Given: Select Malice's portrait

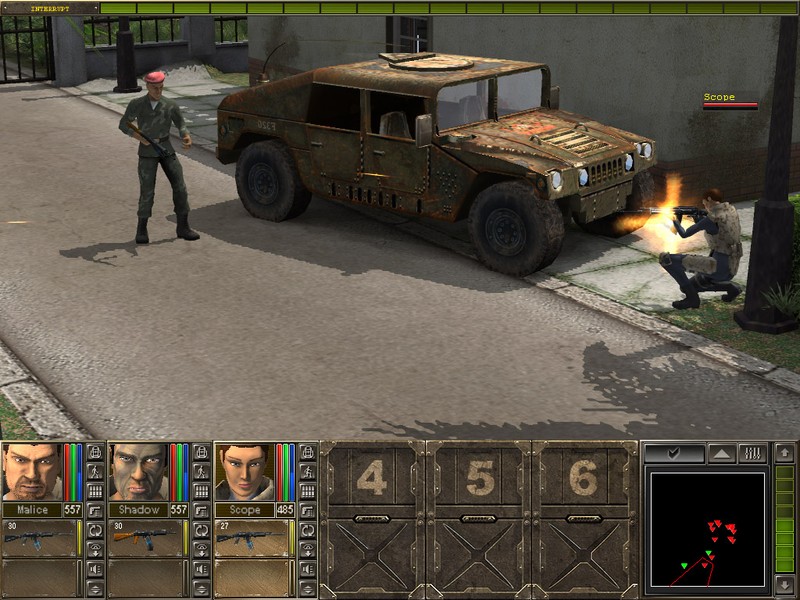Looking at the screenshot, I should click(31, 470).
